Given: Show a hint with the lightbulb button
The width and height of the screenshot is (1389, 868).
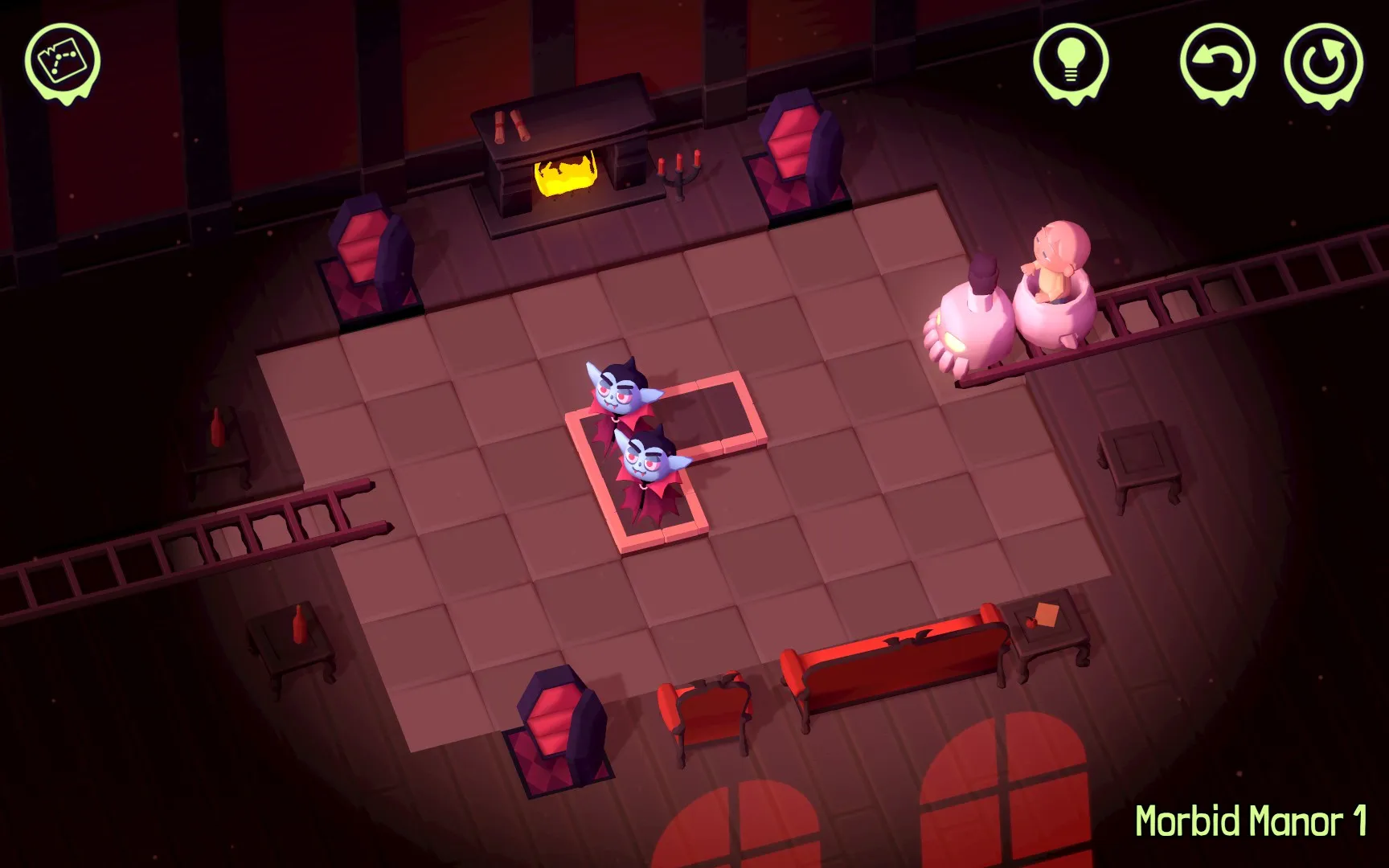Looking at the screenshot, I should [x=1071, y=61].
